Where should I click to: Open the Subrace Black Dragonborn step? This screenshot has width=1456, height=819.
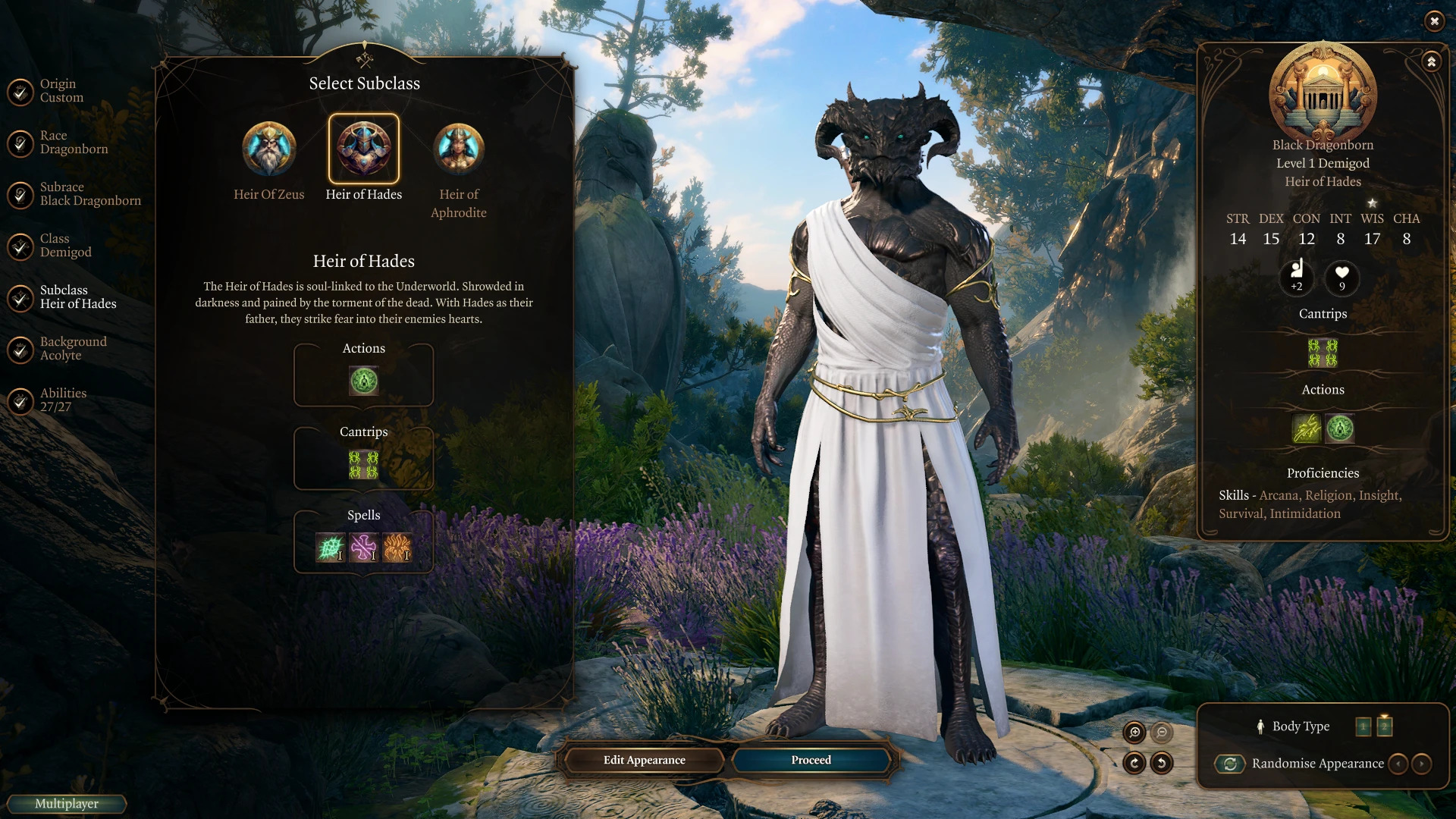[x=89, y=194]
